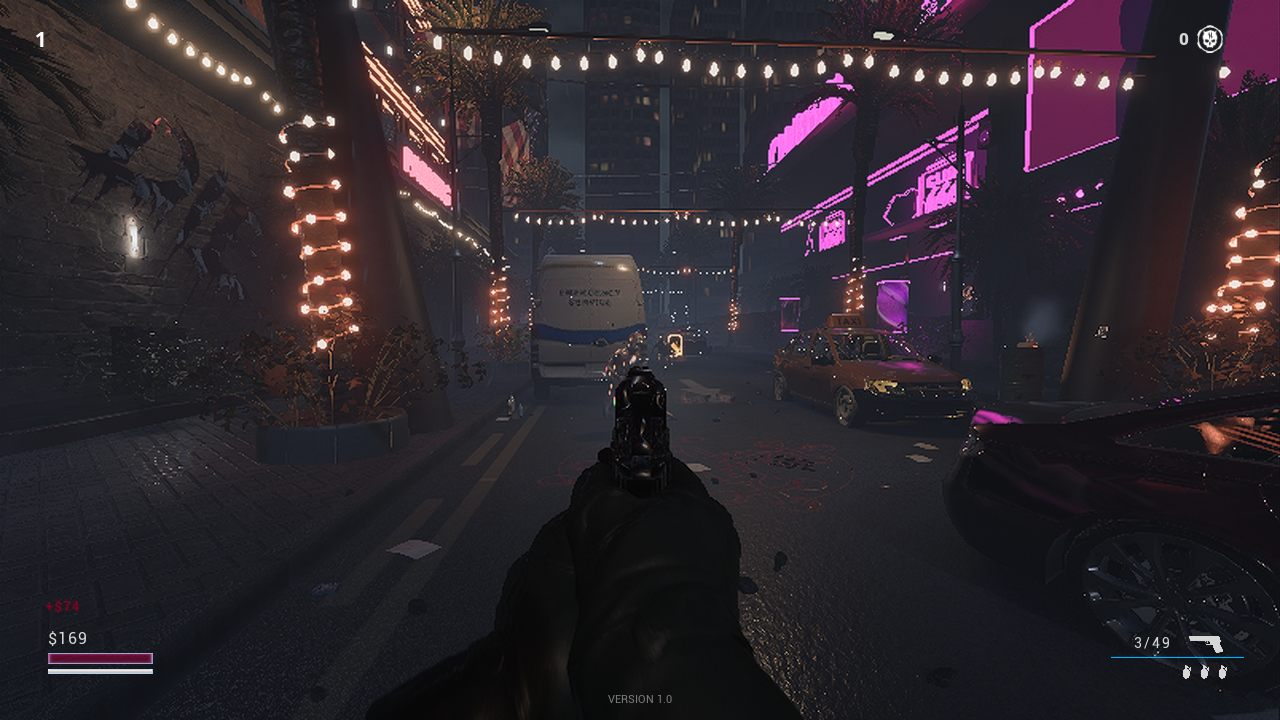Screen dimensions: 1280x720
Task: Click the rightmost grenade icon
Action: [x=1222, y=672]
